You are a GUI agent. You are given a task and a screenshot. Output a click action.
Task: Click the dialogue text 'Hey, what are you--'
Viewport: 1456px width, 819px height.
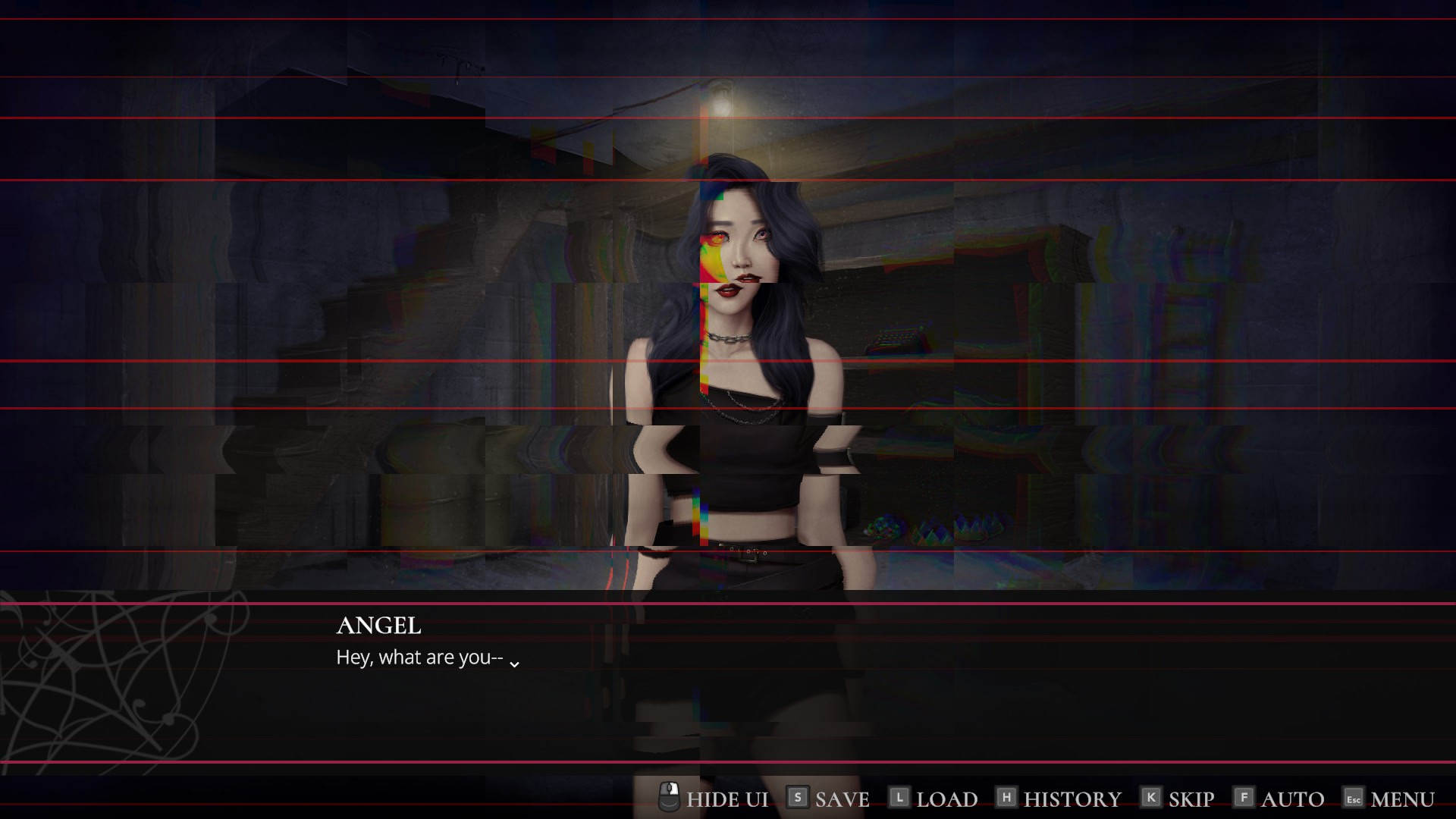(x=418, y=657)
